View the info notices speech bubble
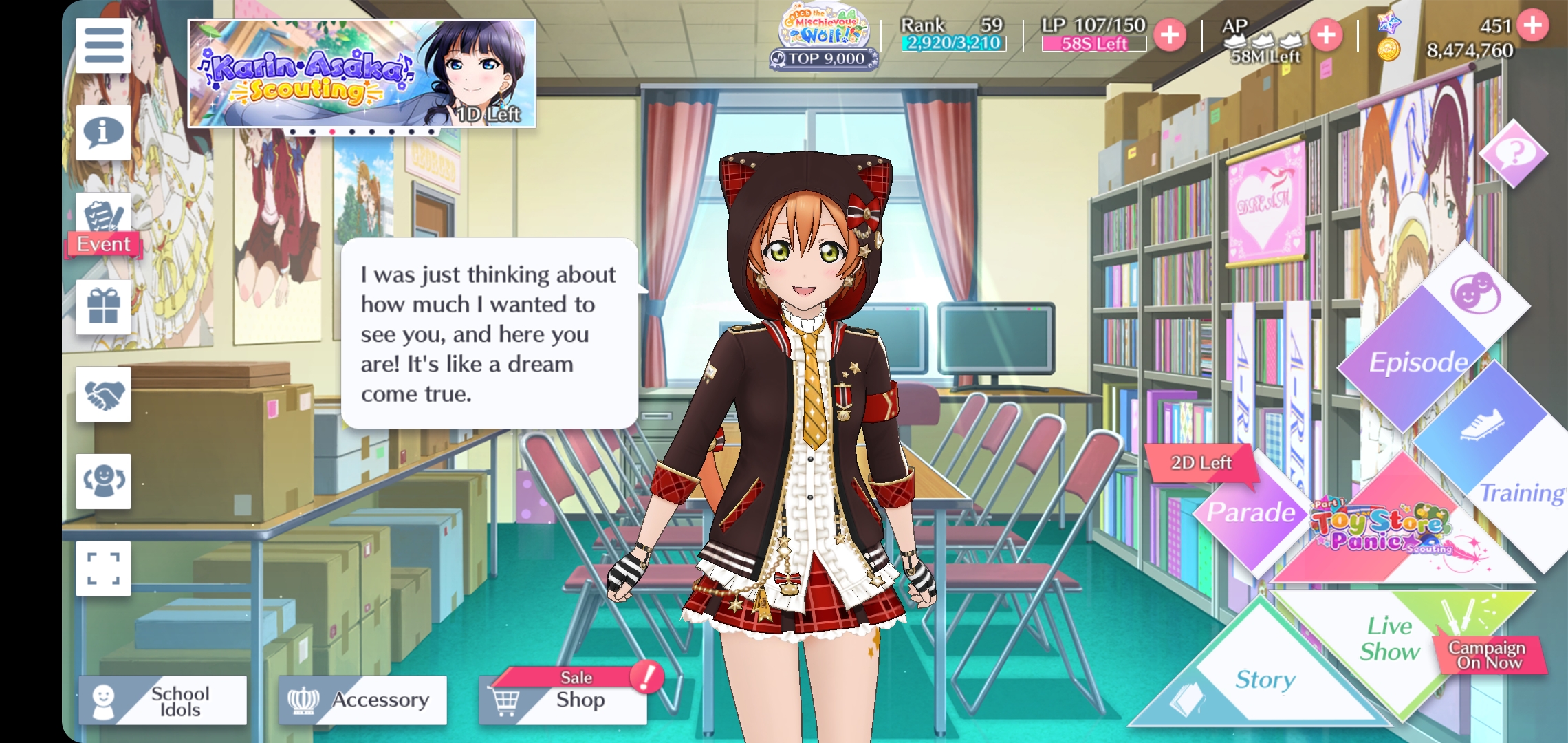The width and height of the screenshot is (1568, 743). click(x=103, y=132)
